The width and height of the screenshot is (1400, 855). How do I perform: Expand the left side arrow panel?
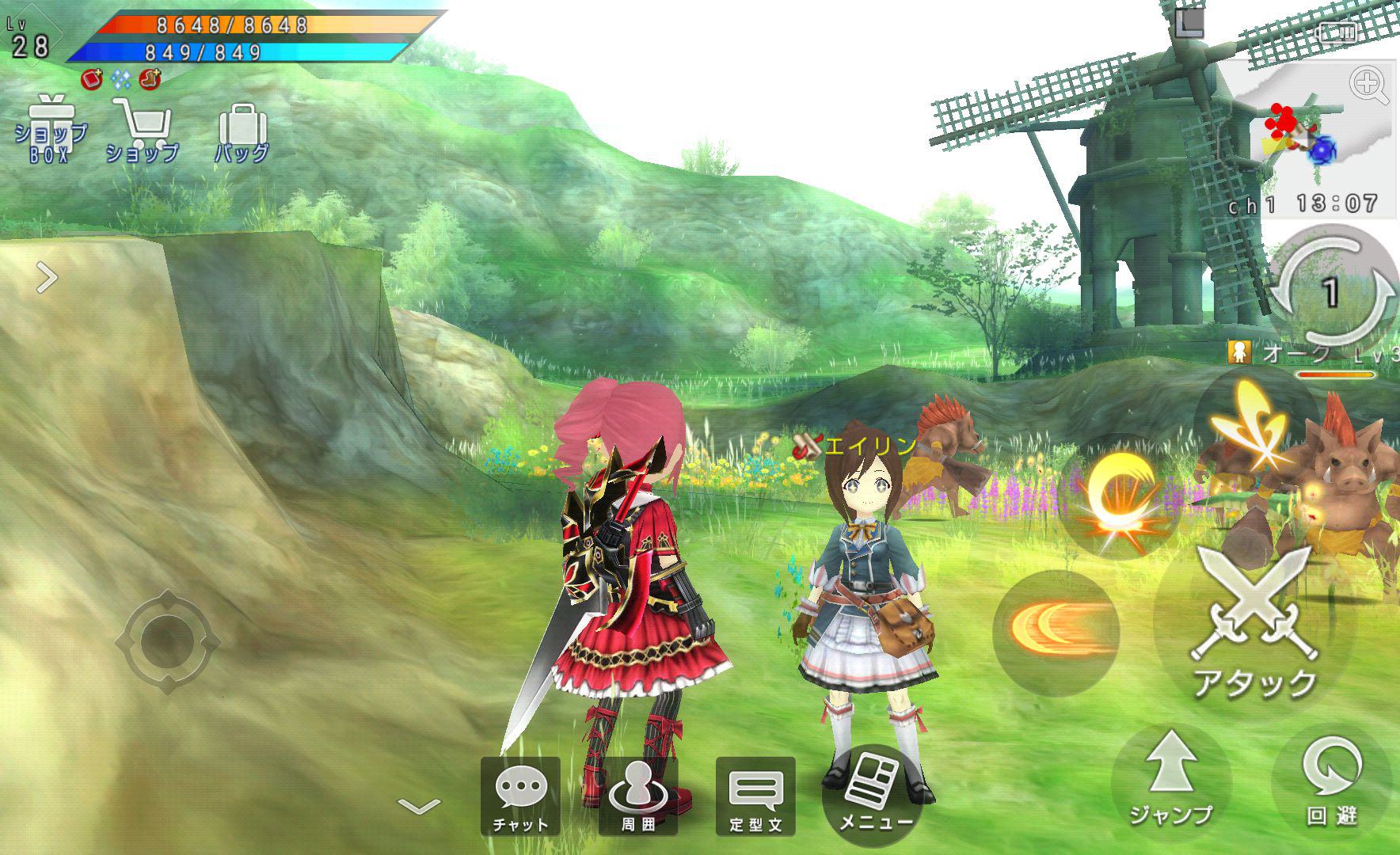click(48, 278)
